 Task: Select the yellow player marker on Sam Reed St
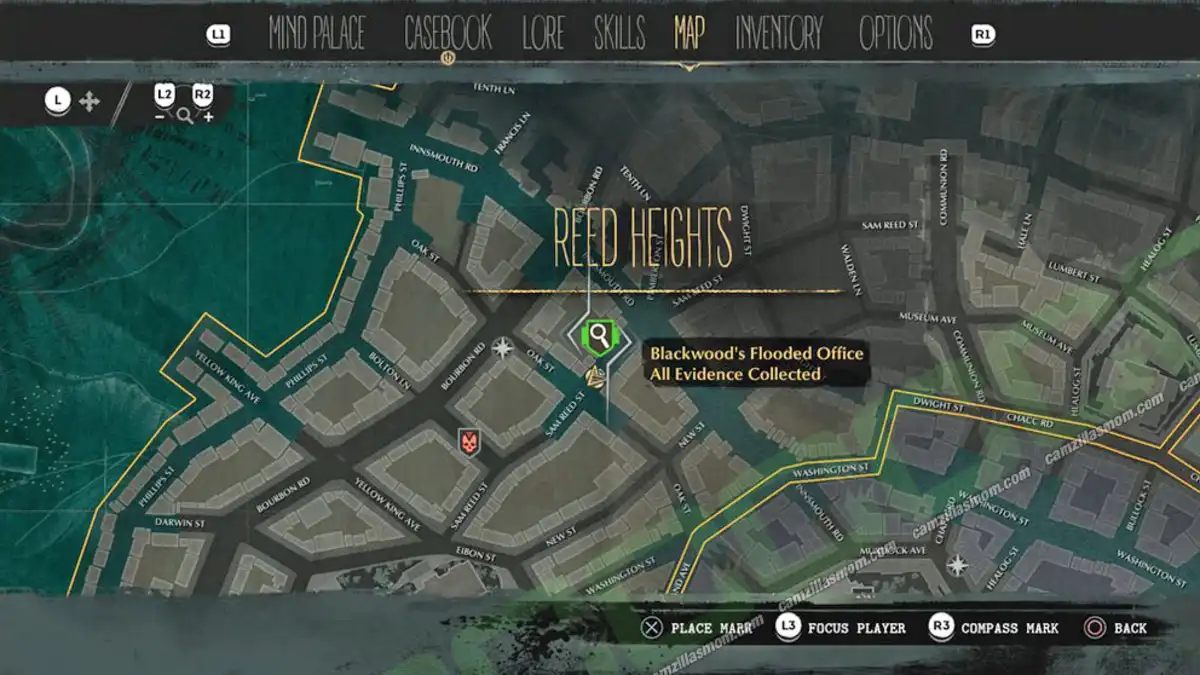pyautogui.click(x=594, y=376)
